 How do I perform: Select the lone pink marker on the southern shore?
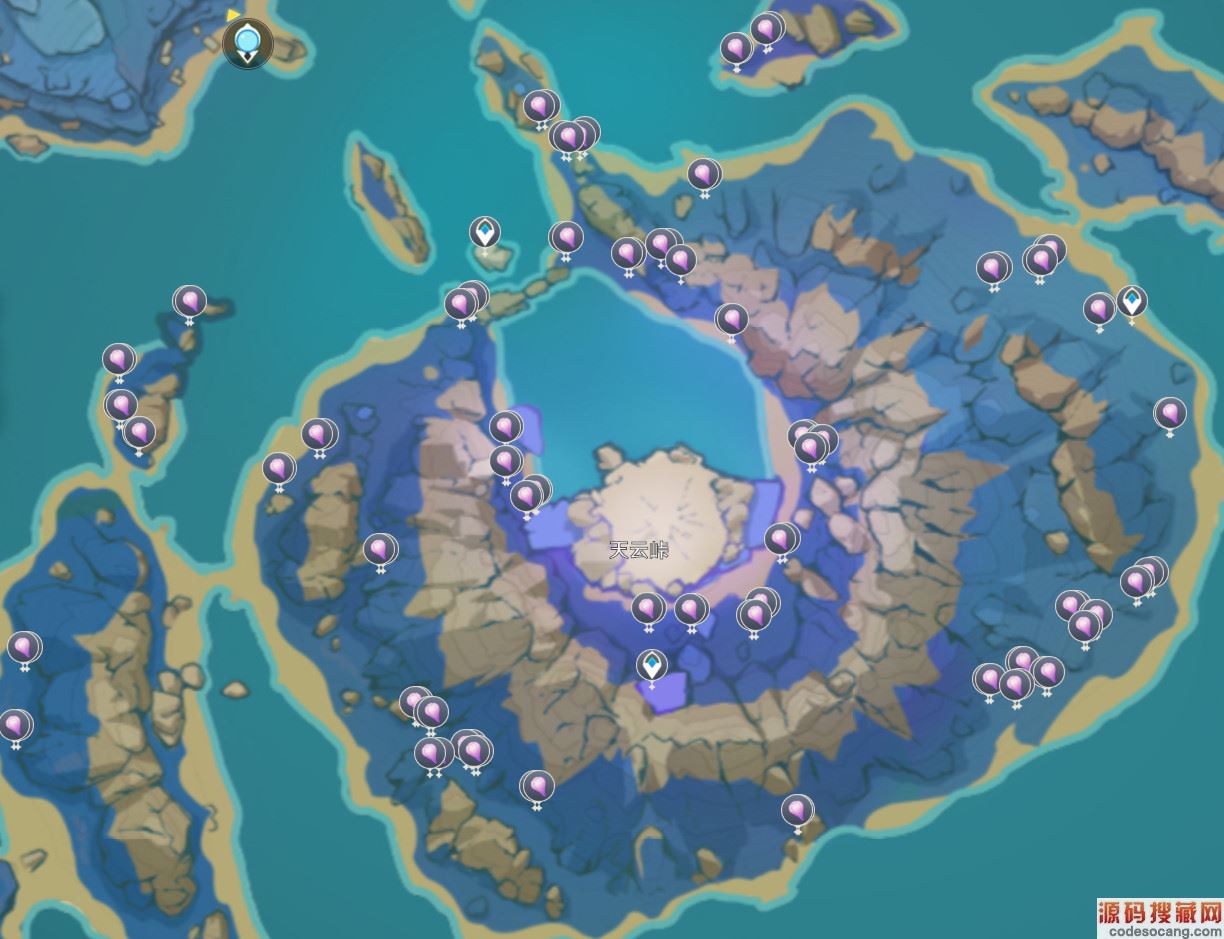[x=797, y=811]
